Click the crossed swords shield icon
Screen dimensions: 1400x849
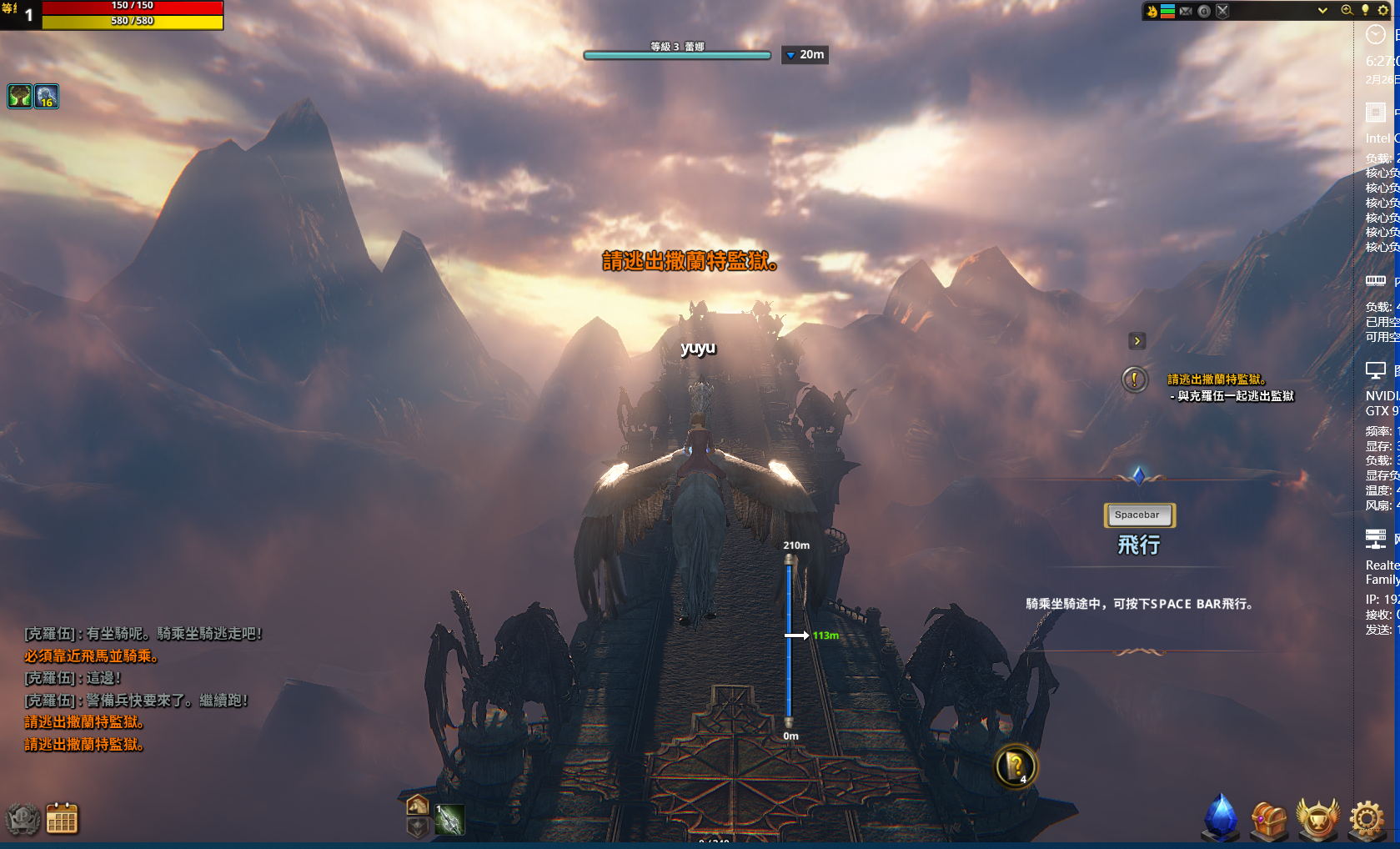[x=1222, y=11]
